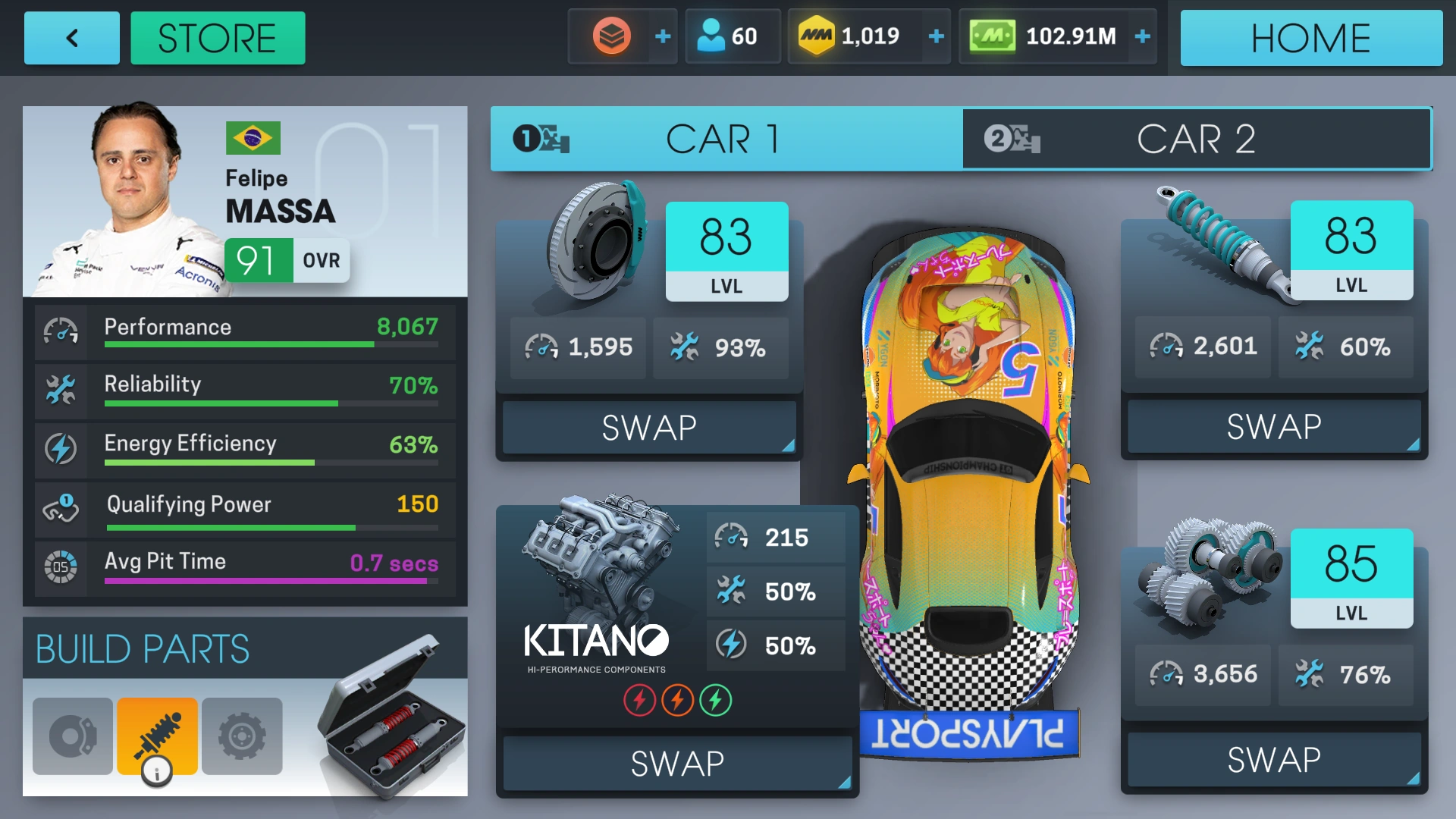Screen dimensions: 1456x819
Task: Choose the gear build part
Action: [242, 736]
